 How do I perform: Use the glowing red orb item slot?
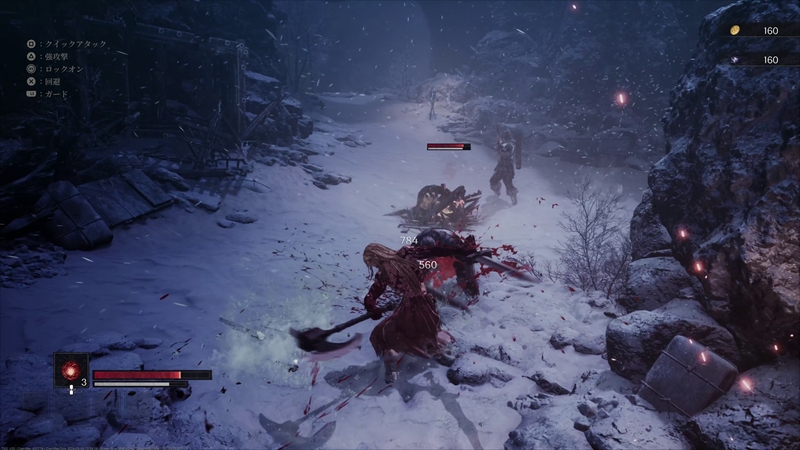71,370
